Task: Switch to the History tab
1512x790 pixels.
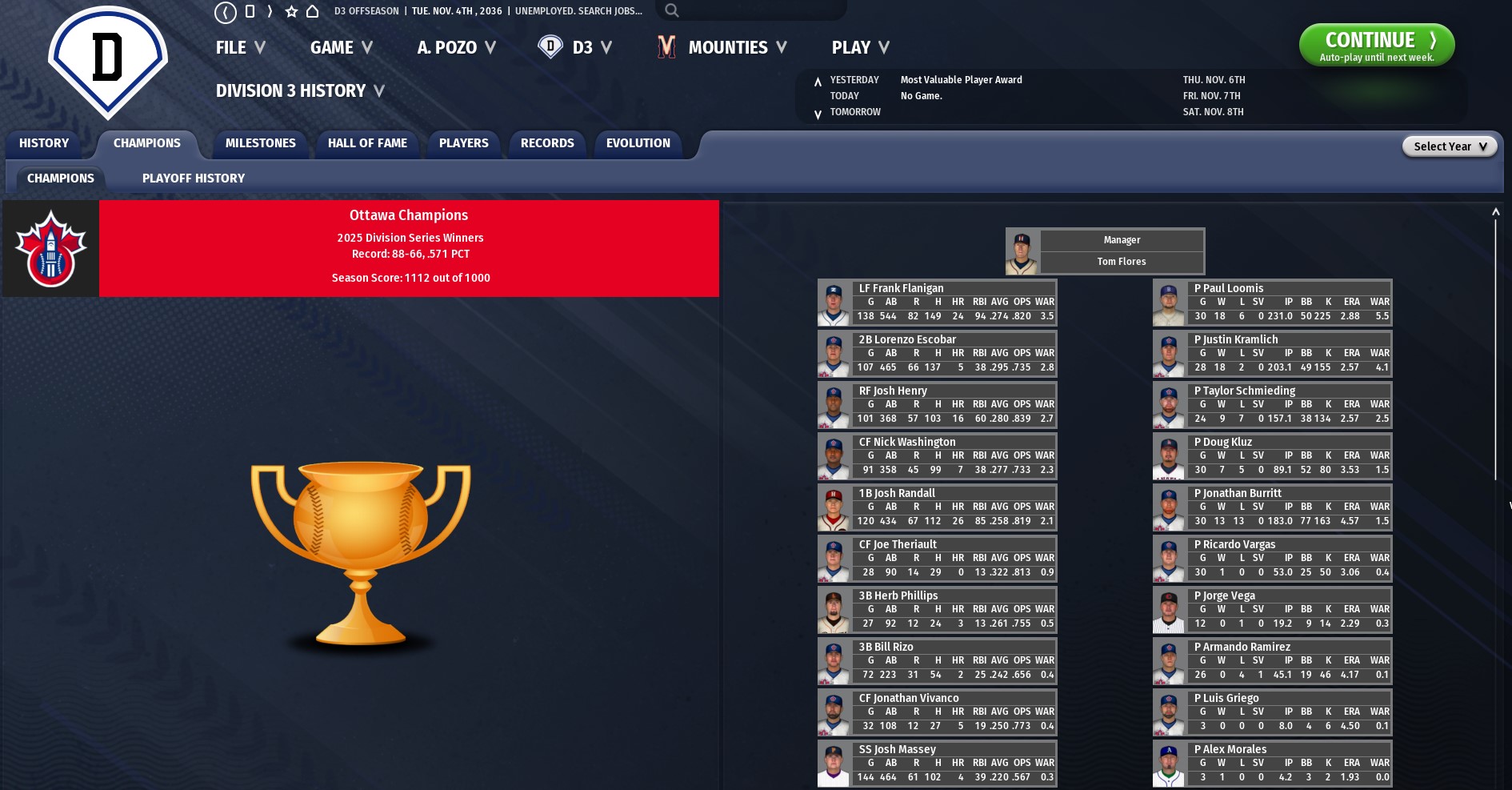Action: click(44, 143)
